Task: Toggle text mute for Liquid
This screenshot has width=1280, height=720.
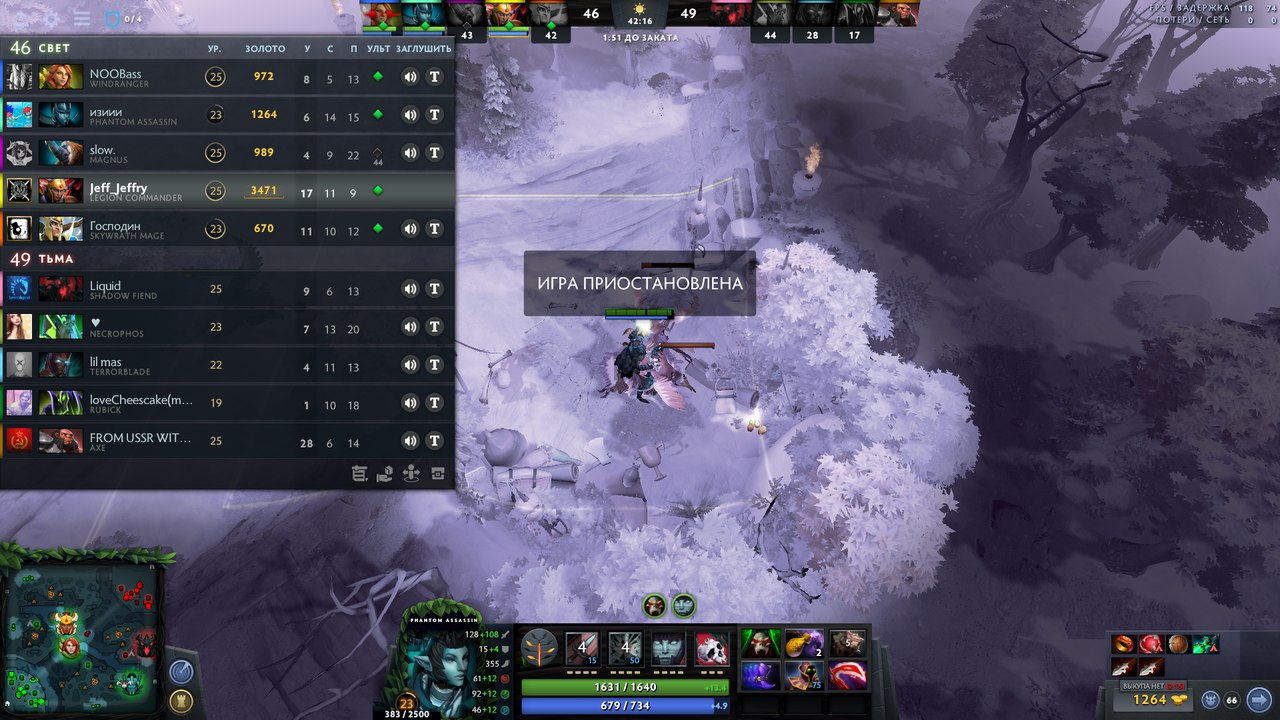Action: 434,289
